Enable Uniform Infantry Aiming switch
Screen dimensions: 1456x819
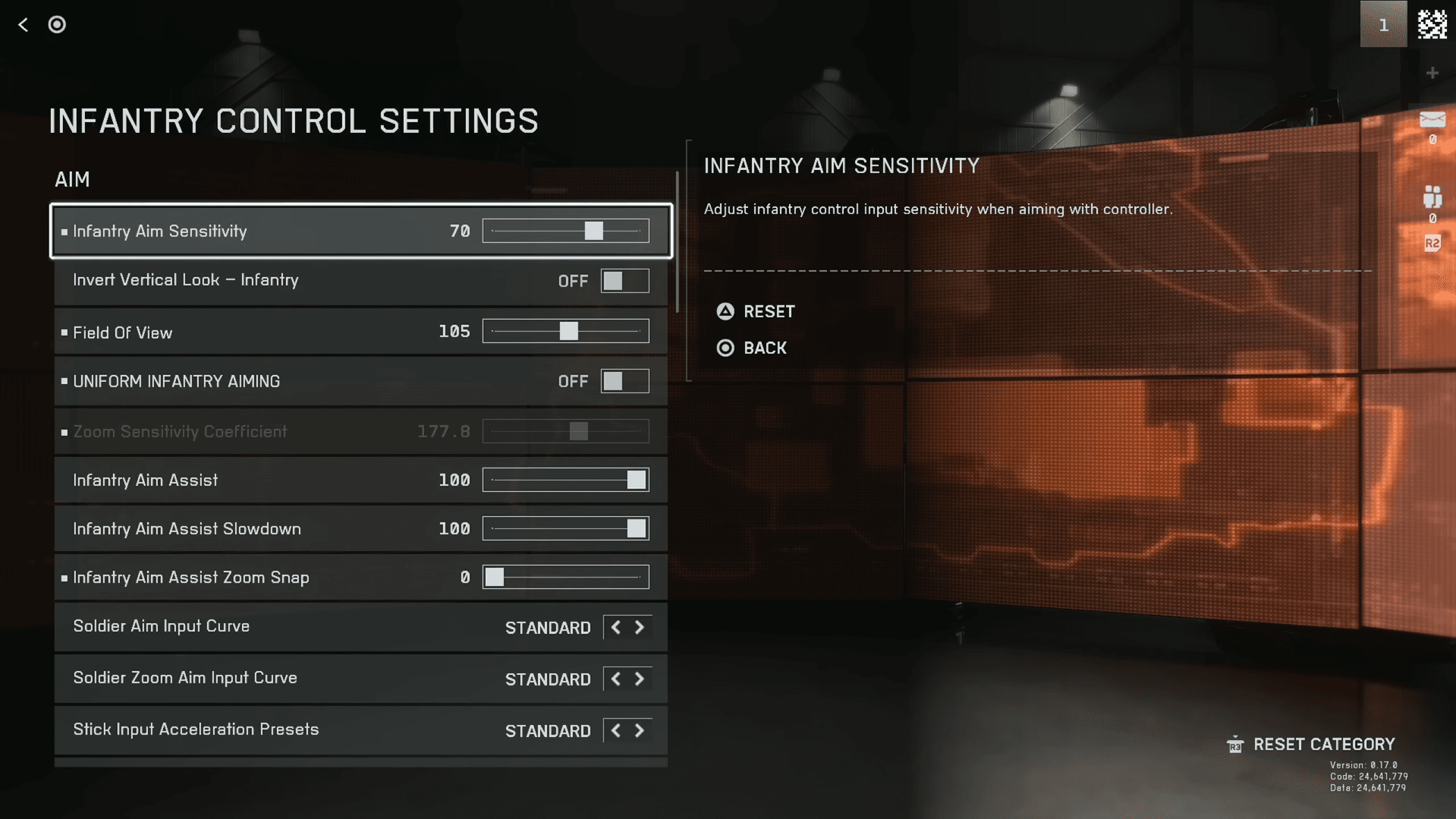tap(624, 381)
